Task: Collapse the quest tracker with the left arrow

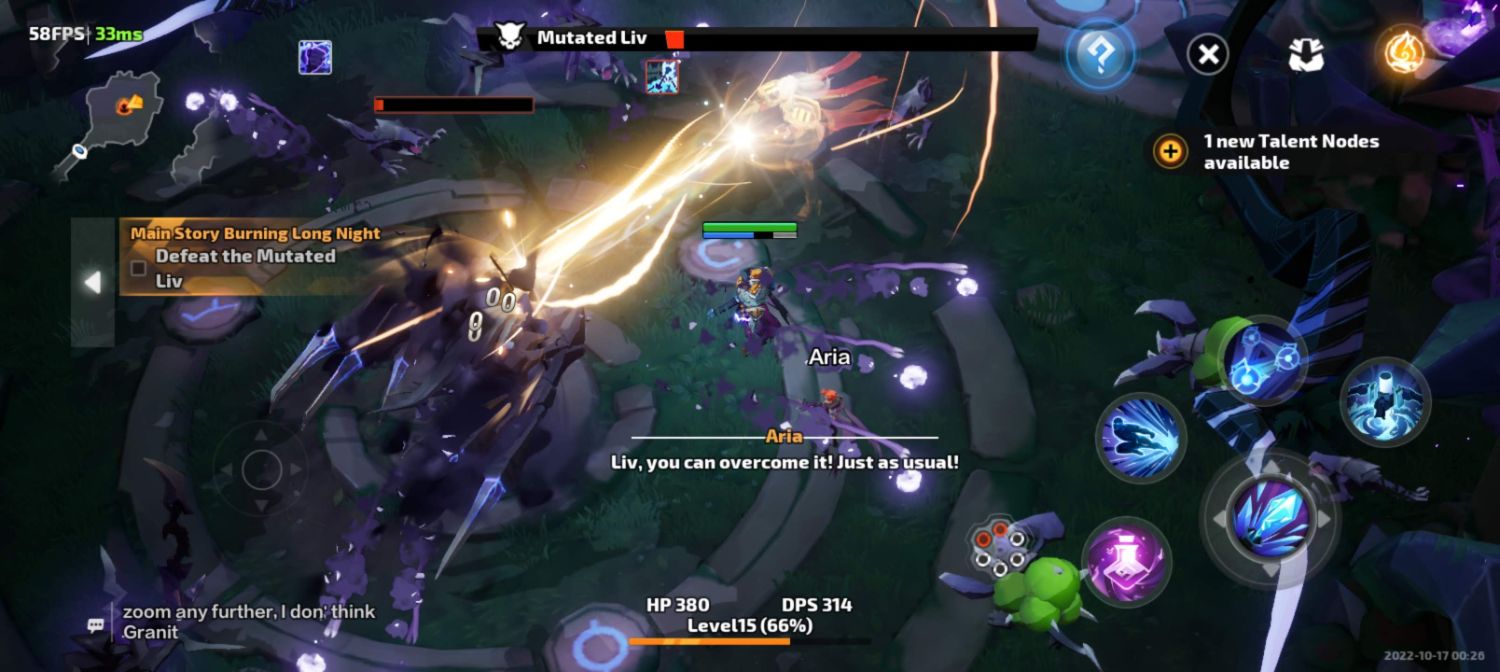Action: (x=93, y=283)
